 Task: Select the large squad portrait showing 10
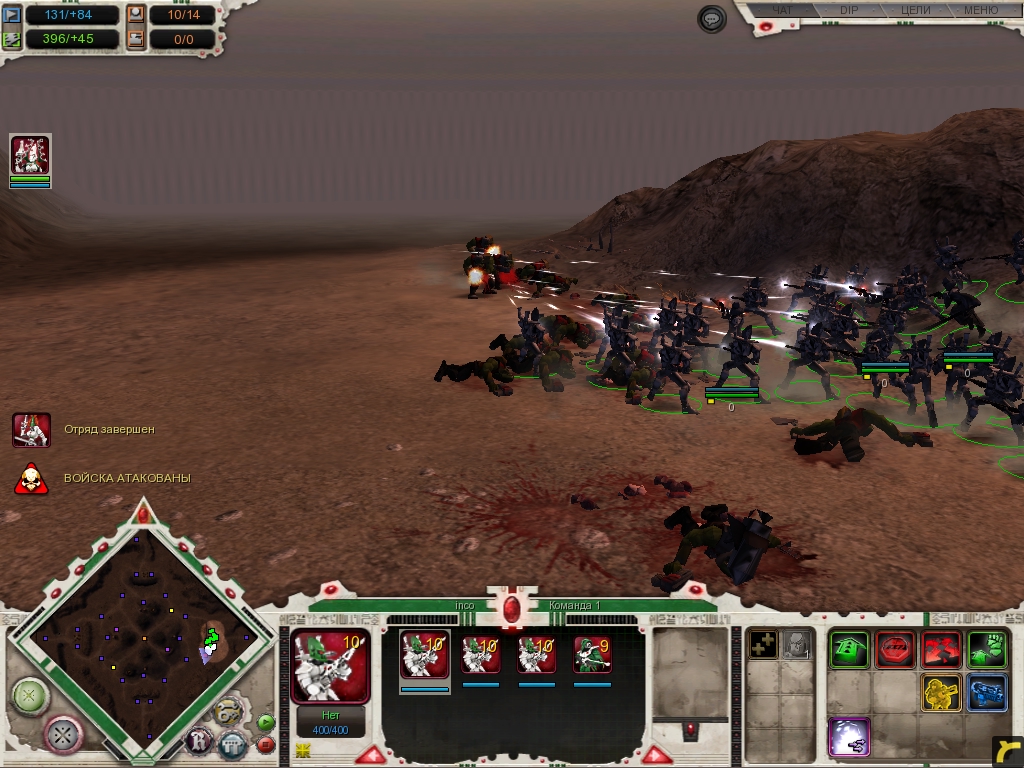pos(330,666)
